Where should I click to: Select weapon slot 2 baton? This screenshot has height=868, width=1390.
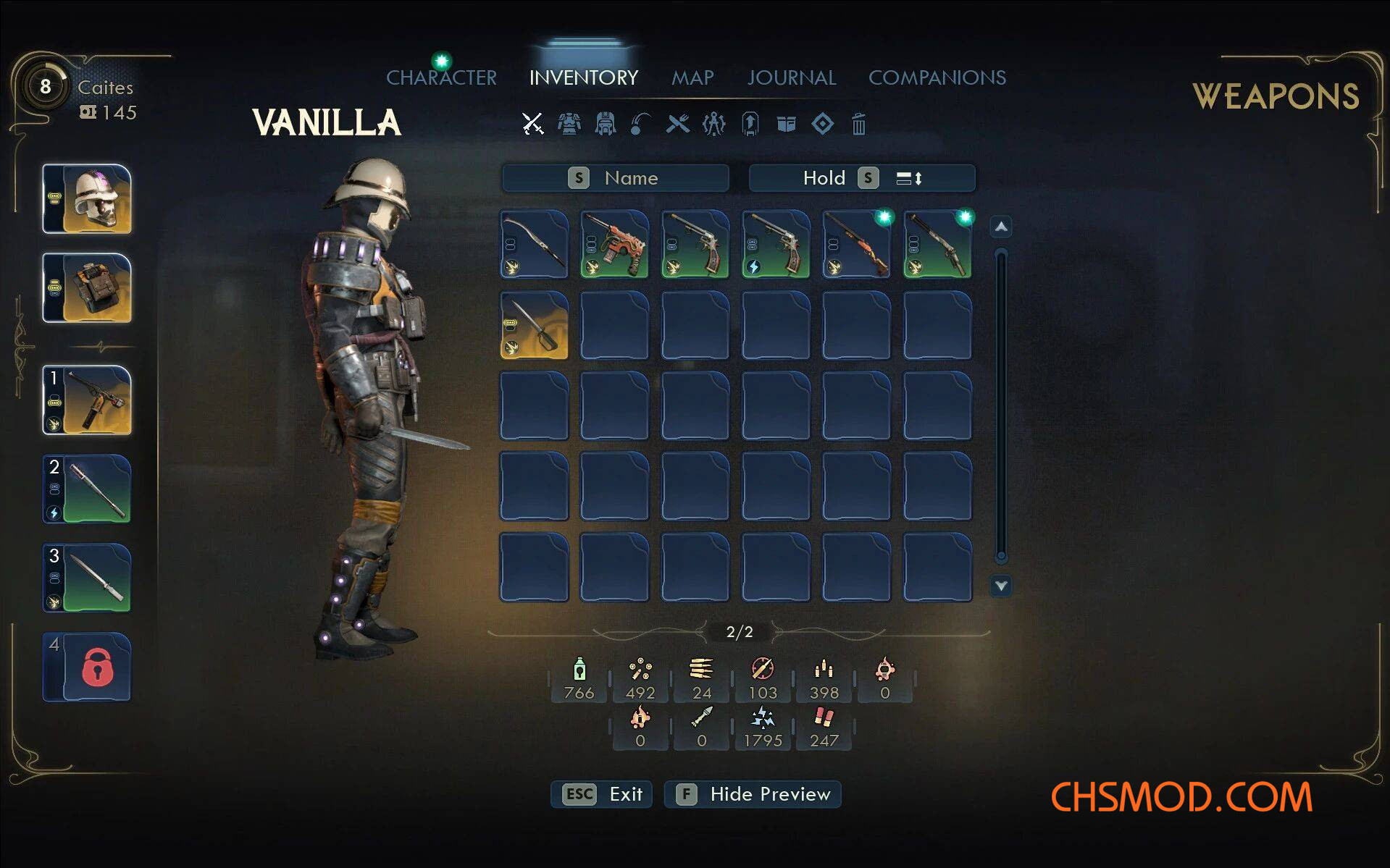point(87,489)
